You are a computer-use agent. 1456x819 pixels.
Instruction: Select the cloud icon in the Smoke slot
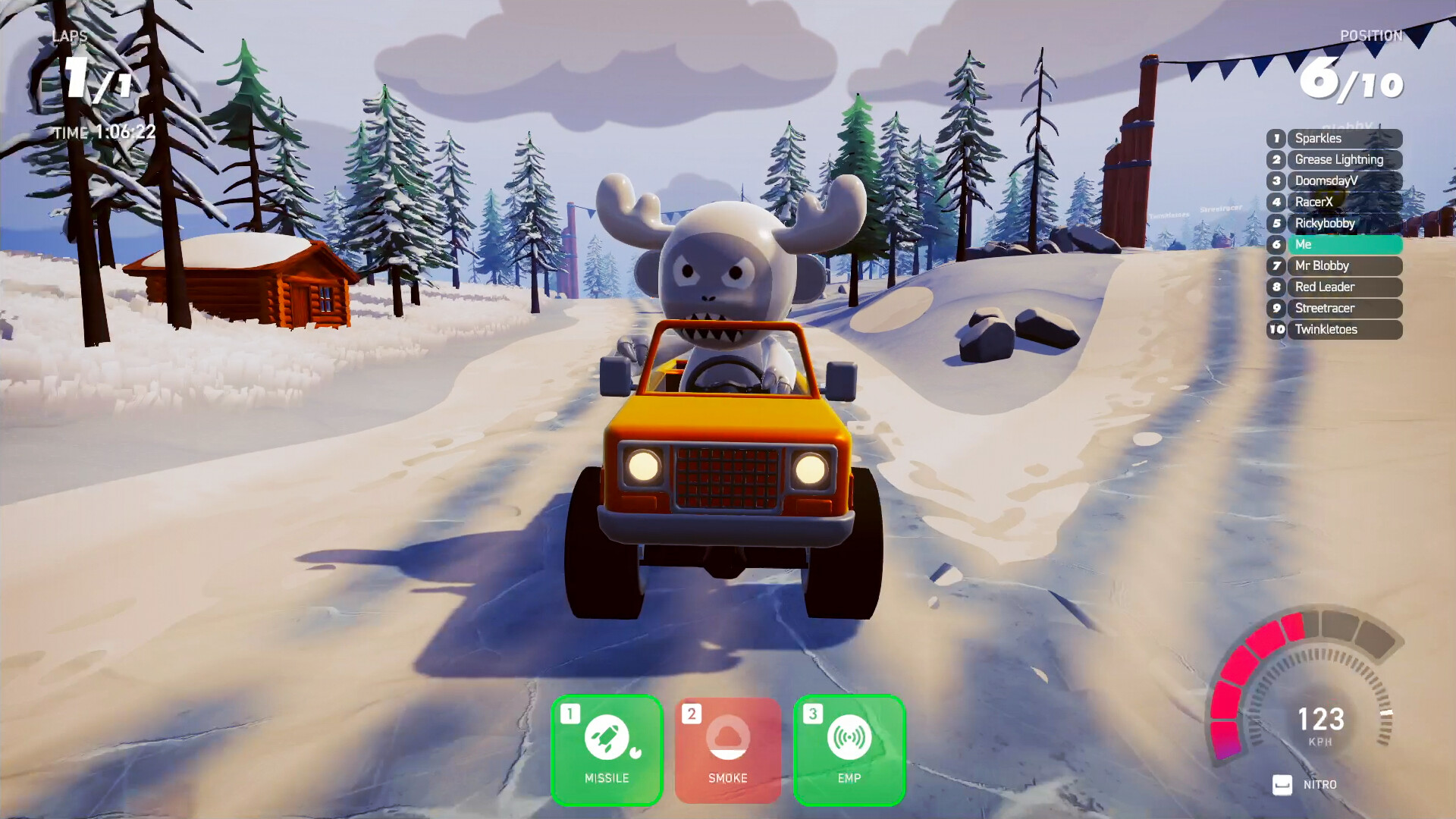[728, 737]
